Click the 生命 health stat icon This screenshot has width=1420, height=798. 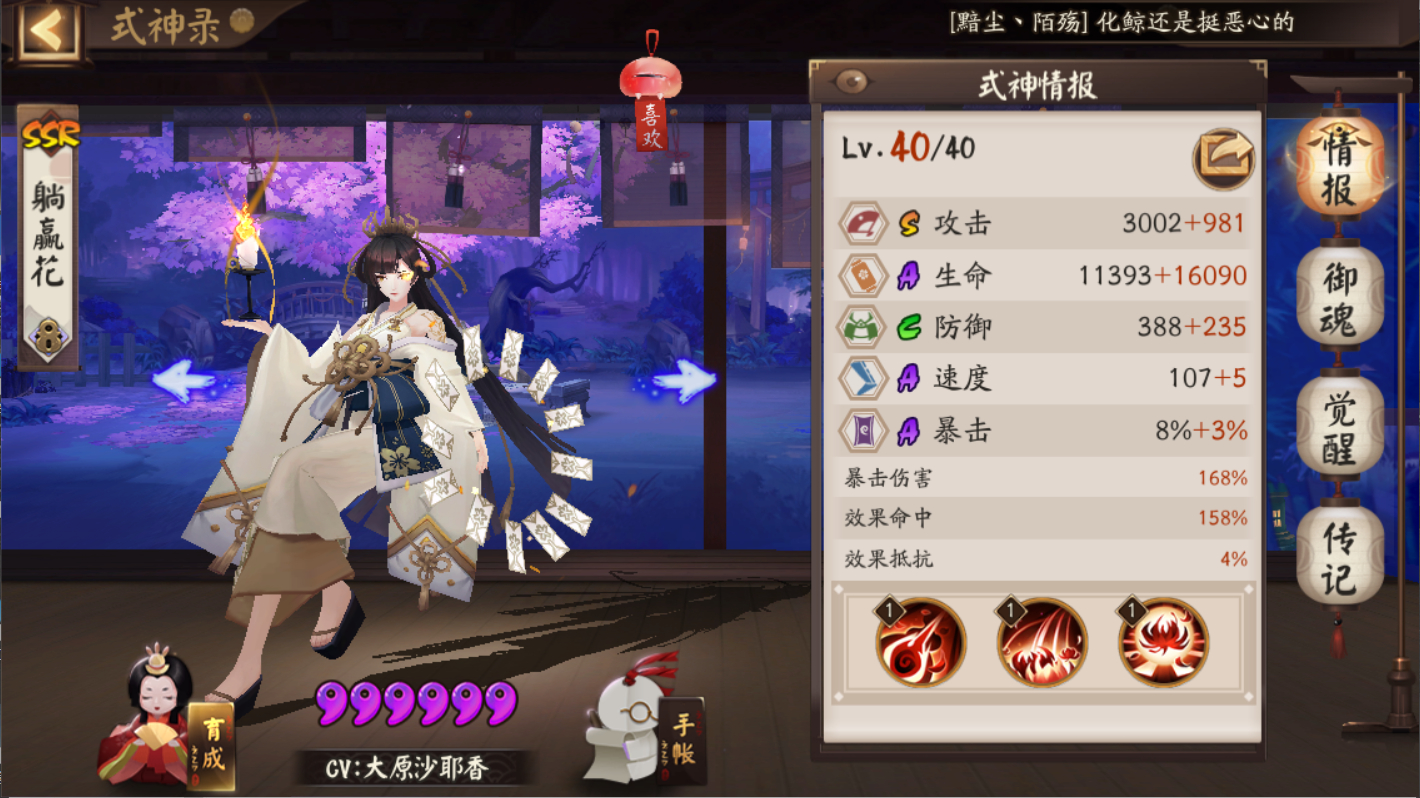point(862,275)
